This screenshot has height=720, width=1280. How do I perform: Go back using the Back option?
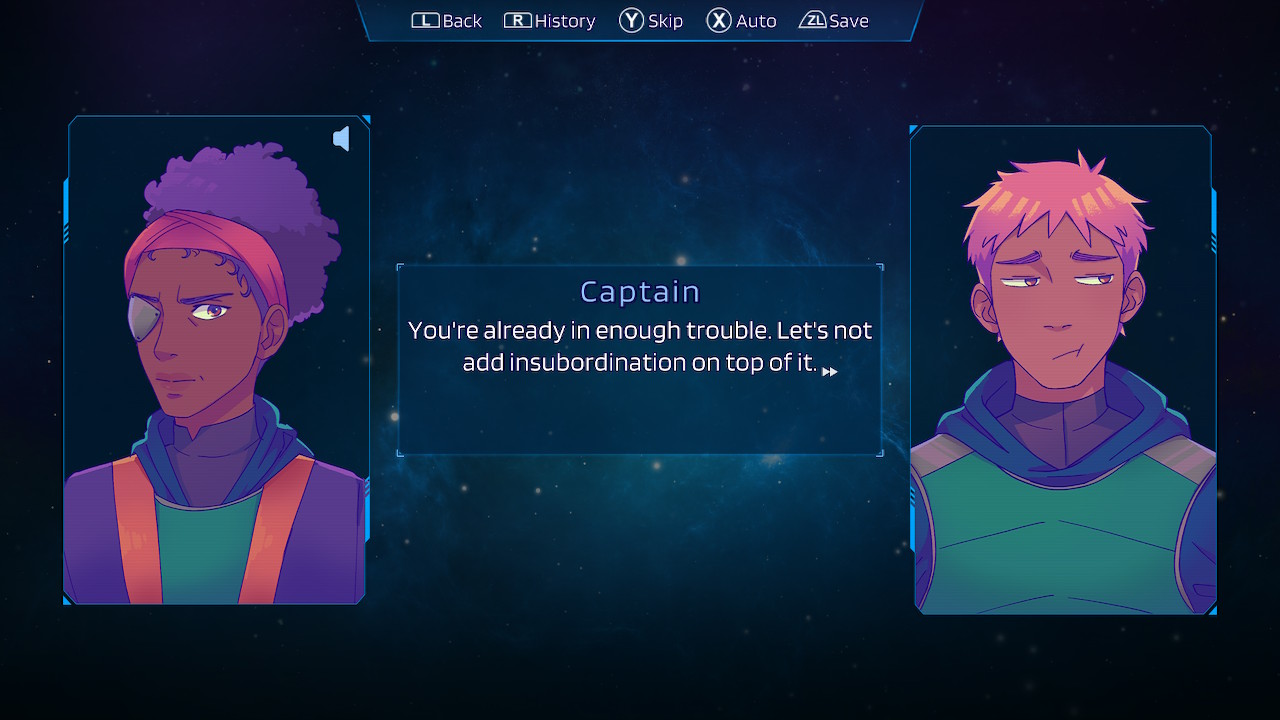447,21
